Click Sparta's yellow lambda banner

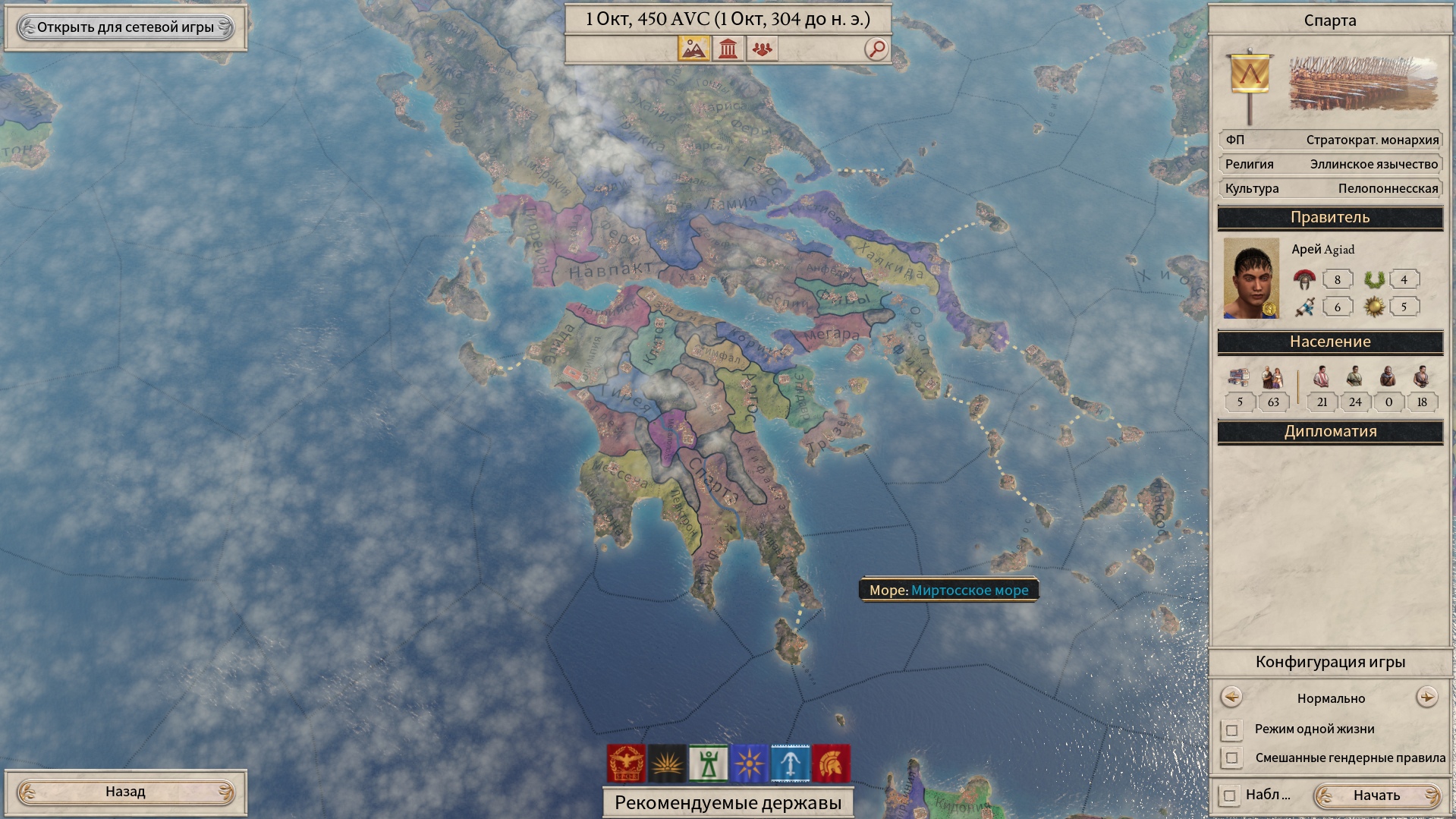[1250, 76]
